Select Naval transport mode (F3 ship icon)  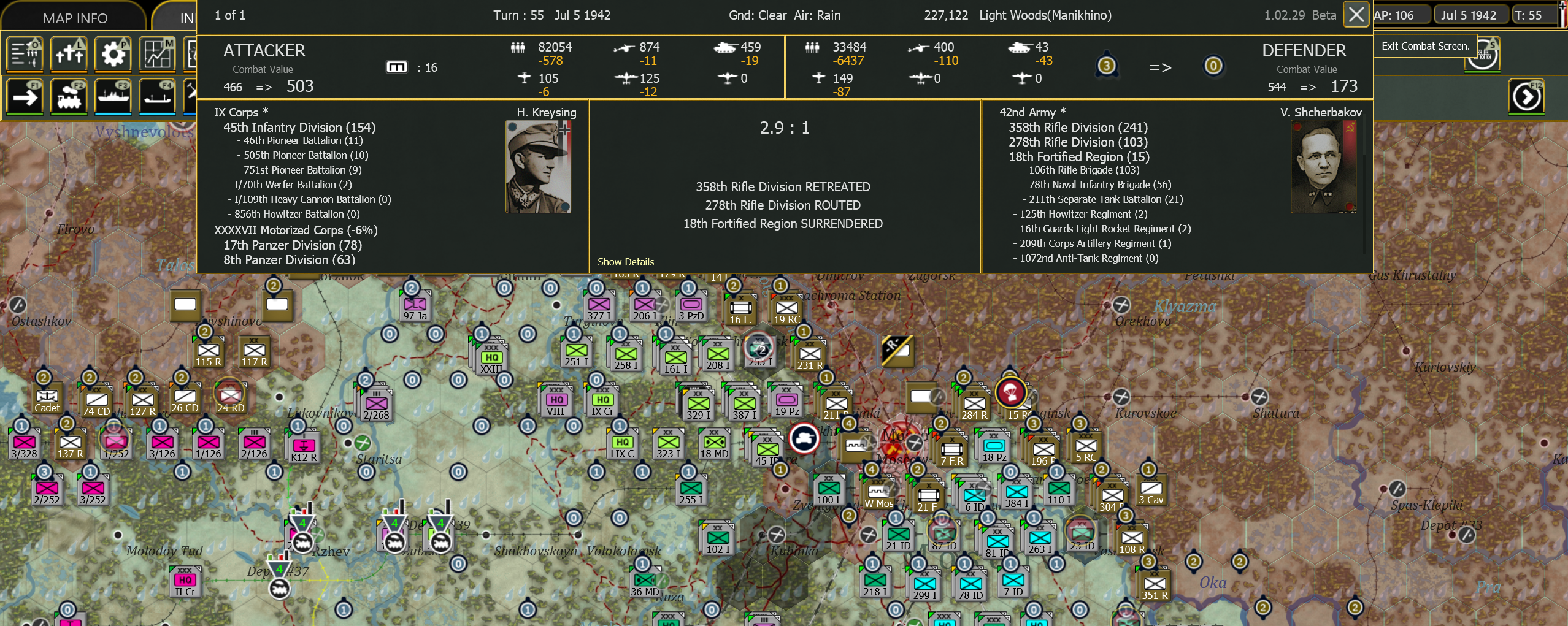[x=113, y=97]
